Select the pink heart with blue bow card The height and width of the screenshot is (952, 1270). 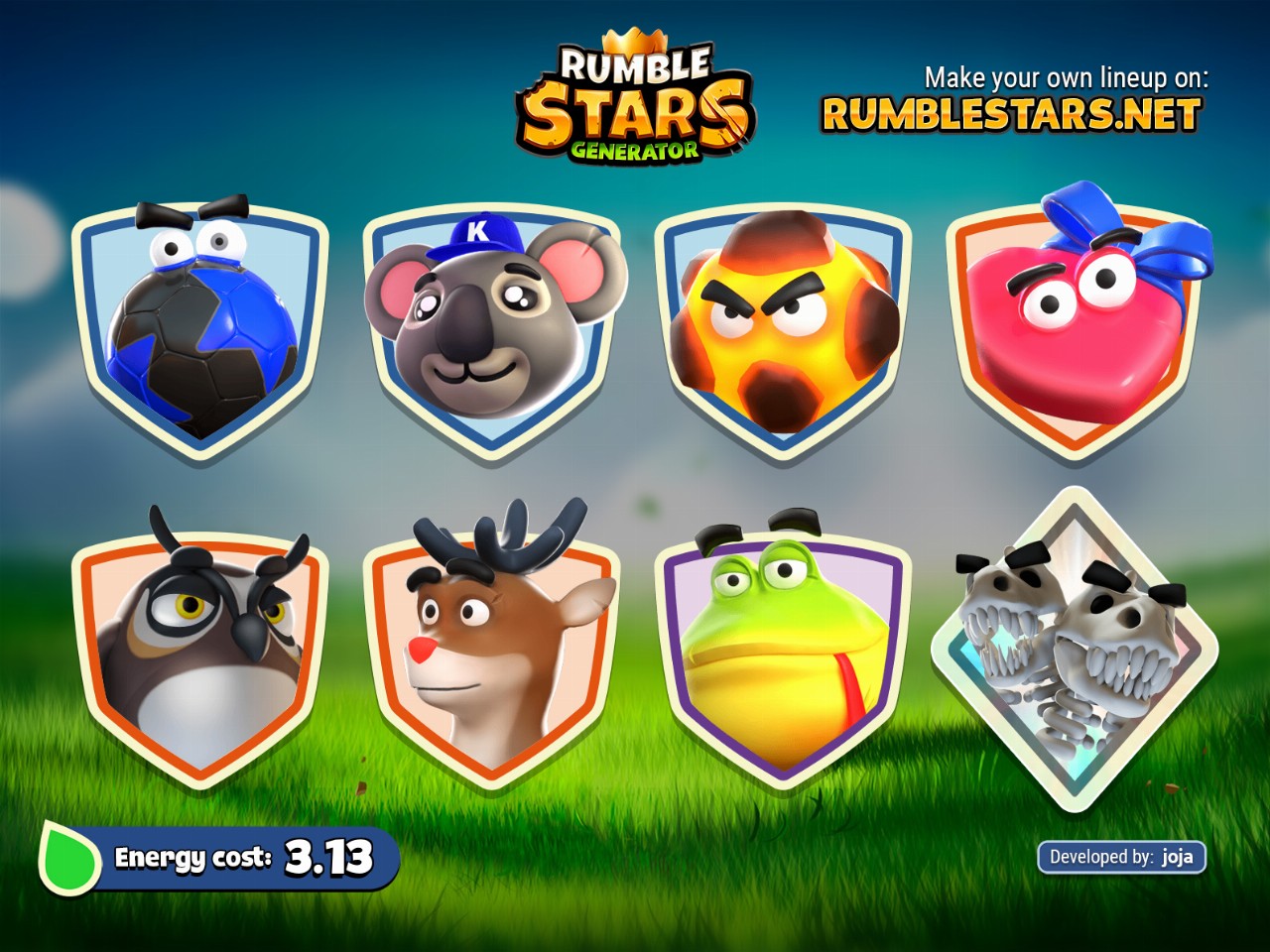coord(1075,332)
